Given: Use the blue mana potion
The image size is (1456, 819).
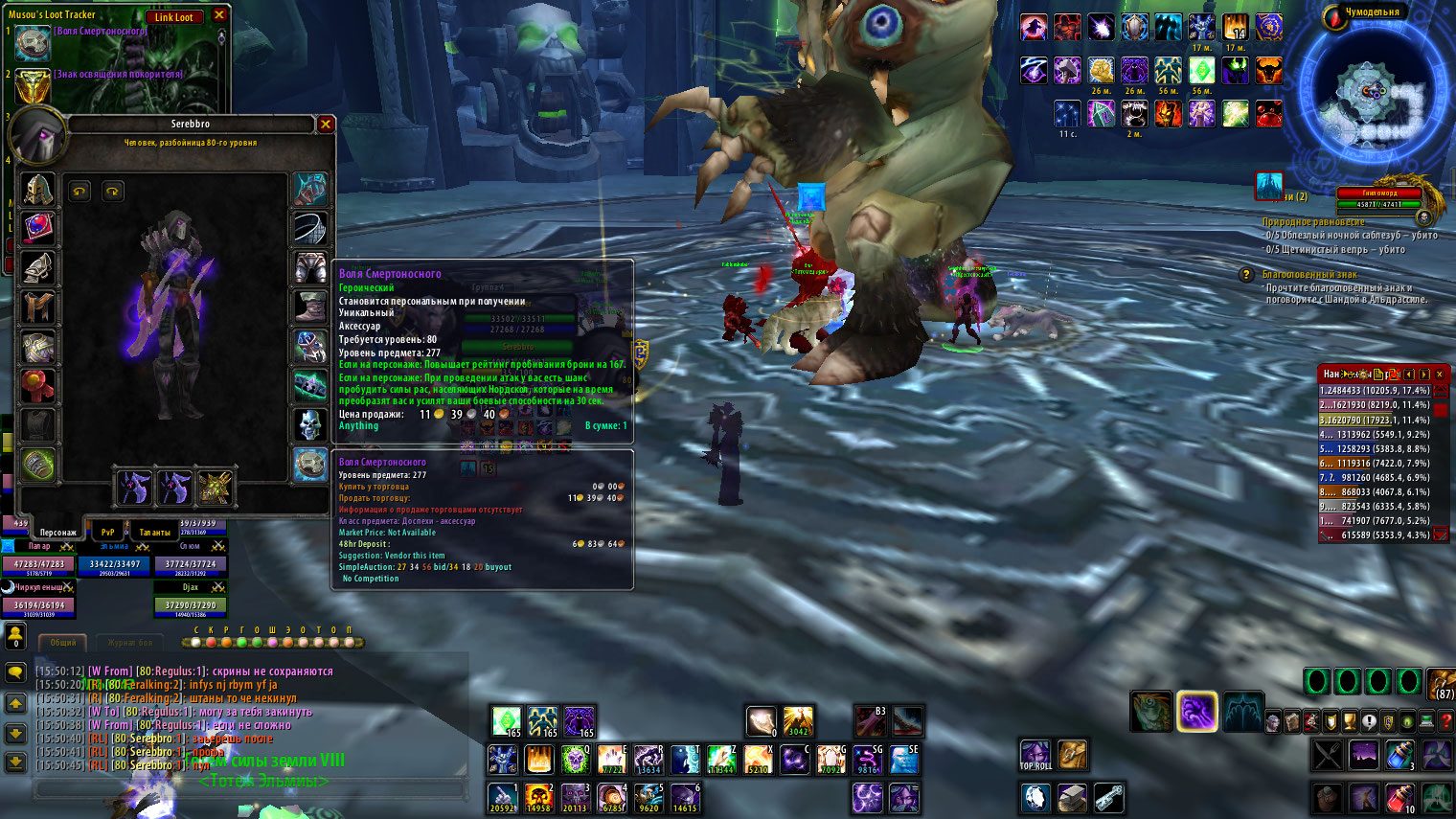Looking at the screenshot, I should pyautogui.click(x=1399, y=756).
